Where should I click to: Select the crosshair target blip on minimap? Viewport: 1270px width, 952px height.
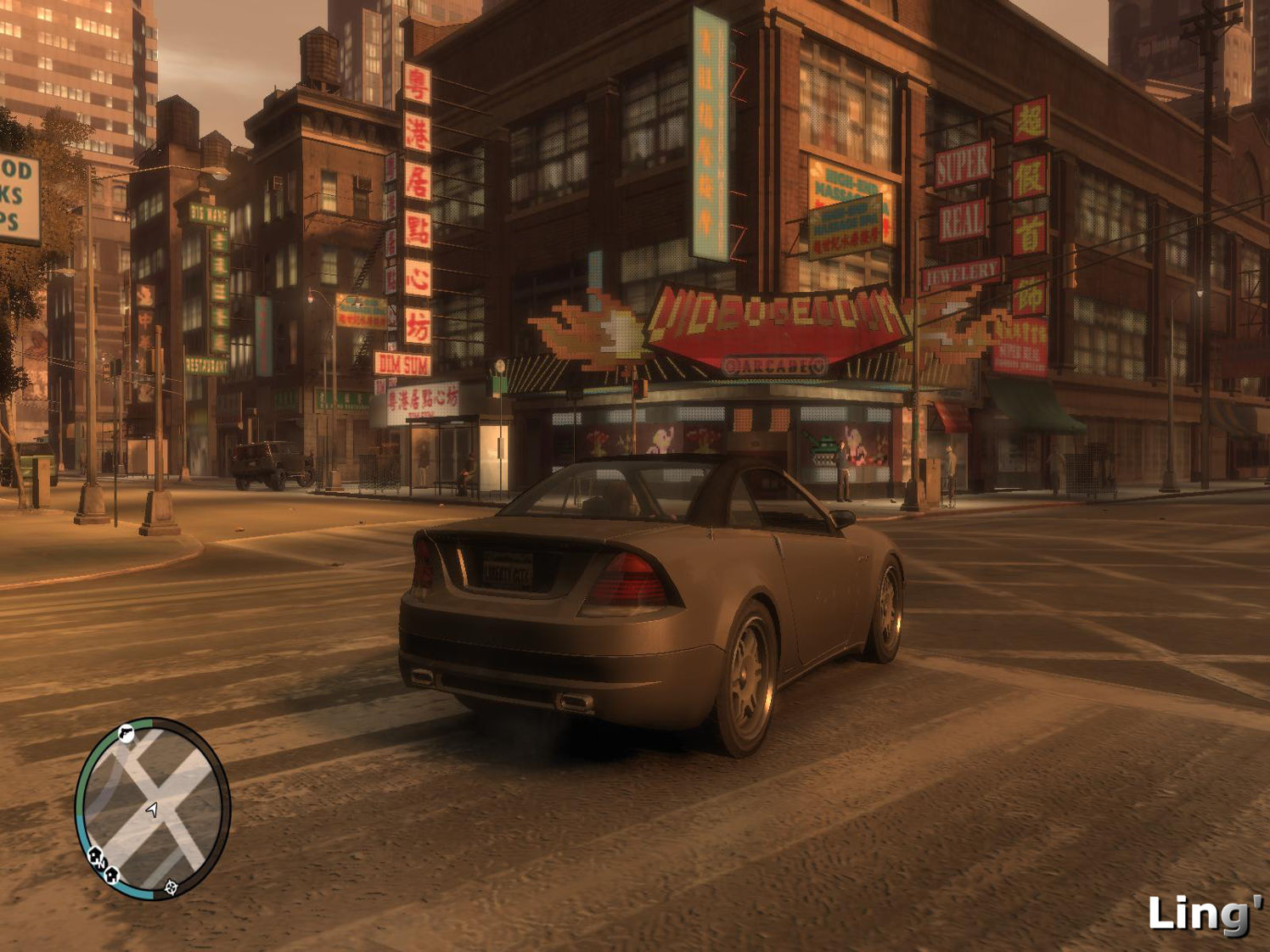tap(171, 887)
